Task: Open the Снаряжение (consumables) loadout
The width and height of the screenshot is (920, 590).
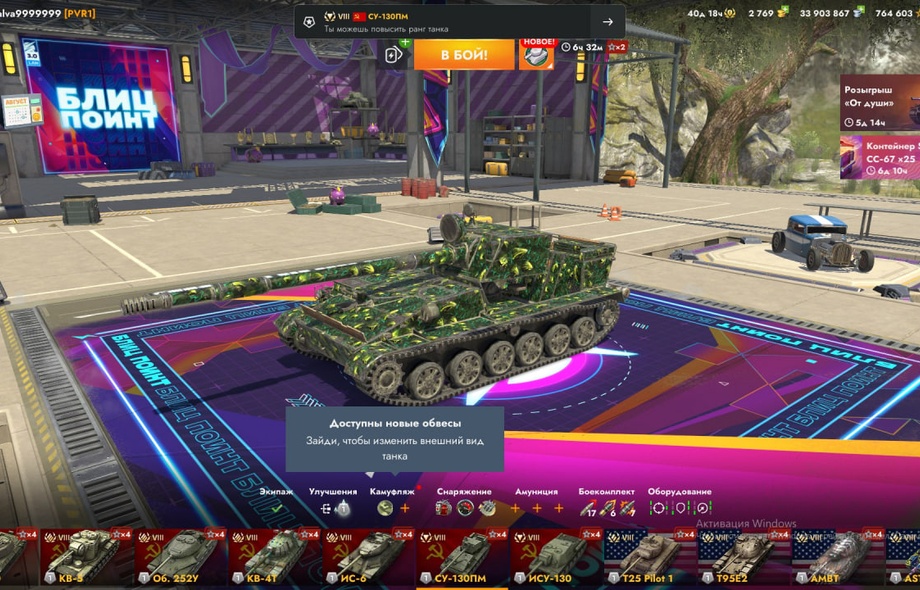Action: click(x=464, y=508)
